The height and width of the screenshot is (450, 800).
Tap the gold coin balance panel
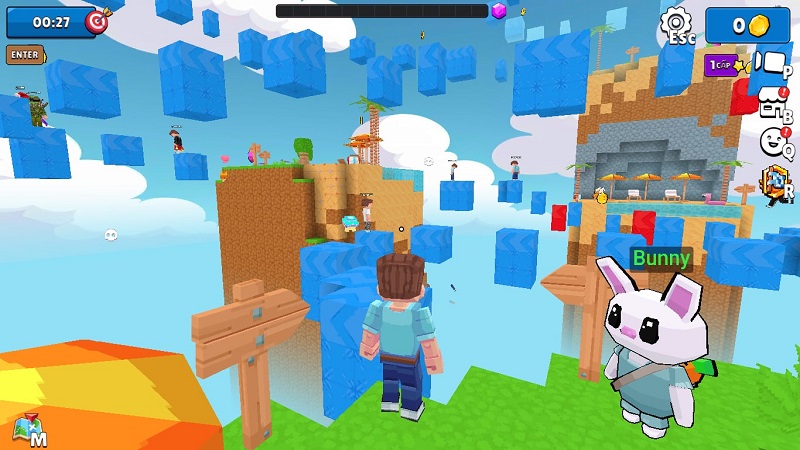748,25
